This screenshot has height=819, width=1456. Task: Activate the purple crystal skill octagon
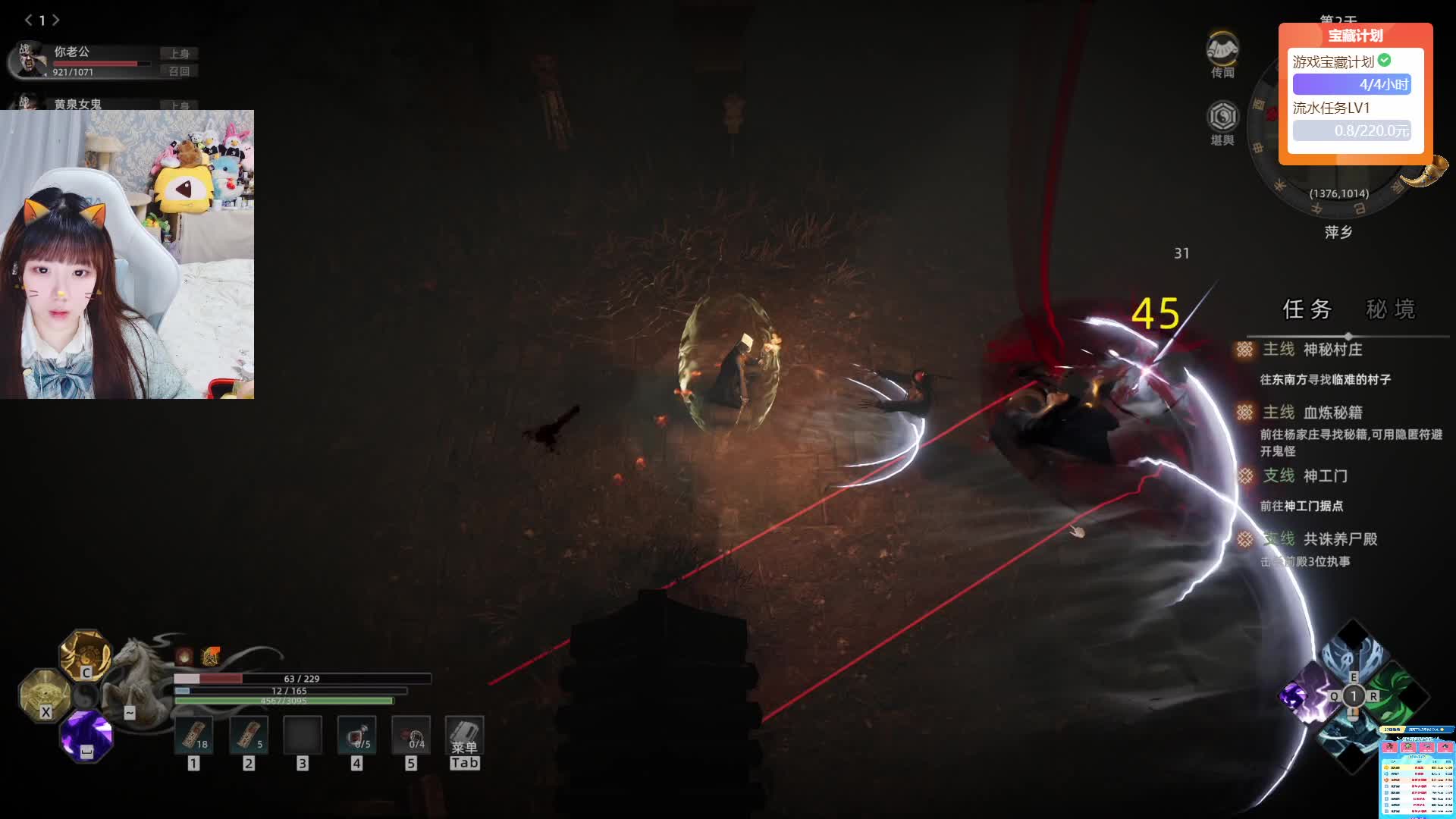tap(86, 735)
